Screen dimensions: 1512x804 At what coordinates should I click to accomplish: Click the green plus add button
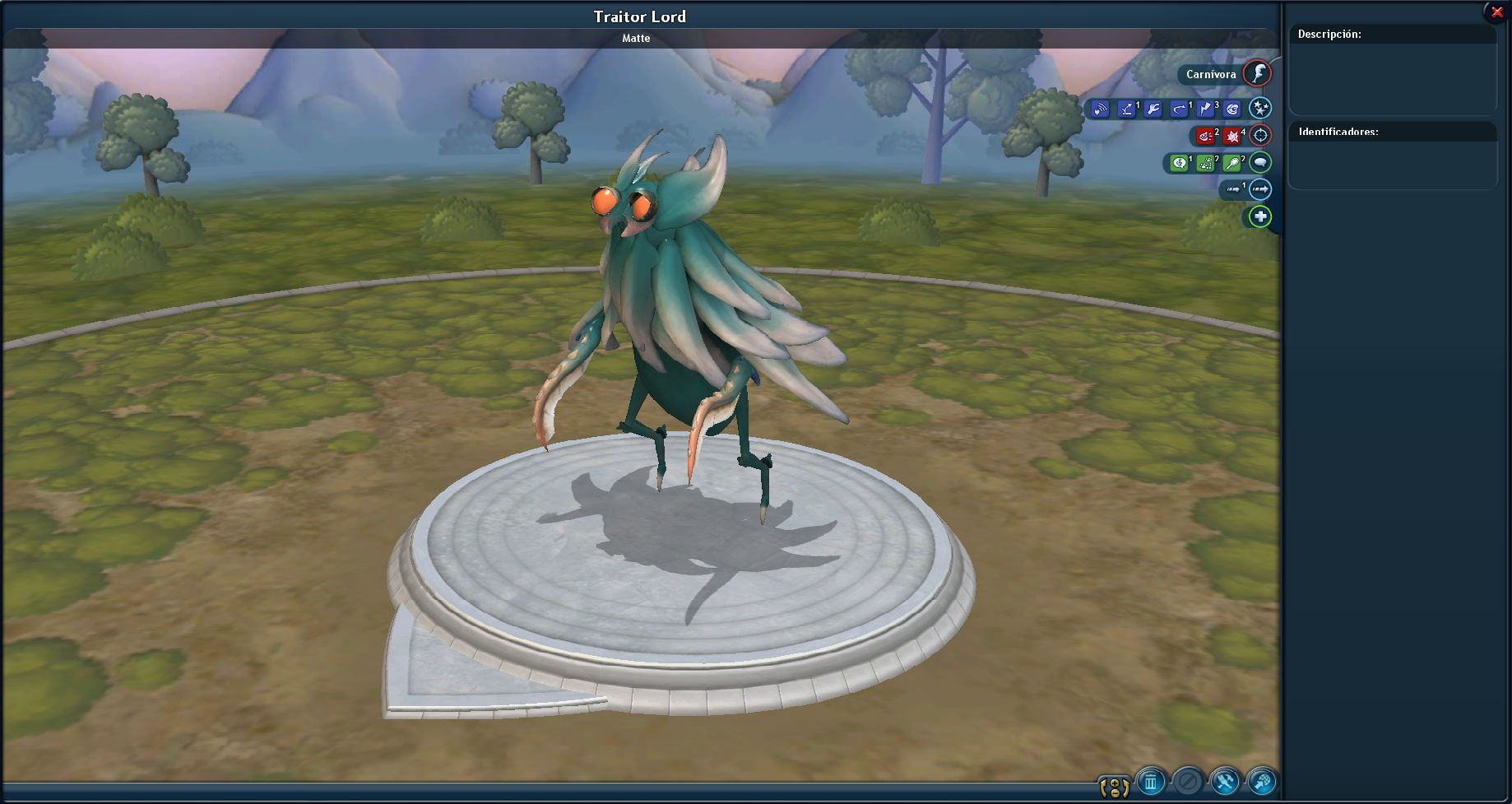pos(1259,216)
